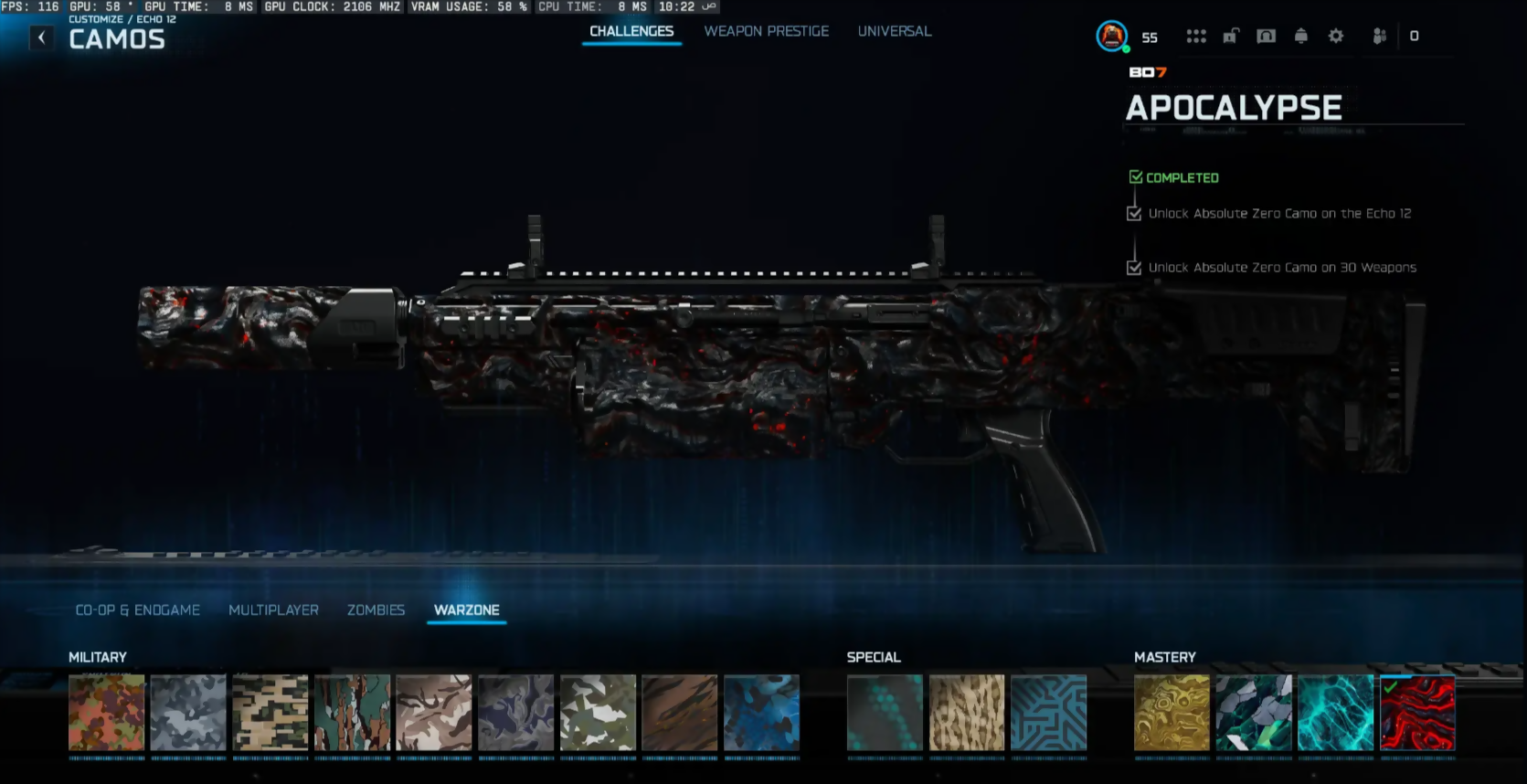Show Co-op & Endgame camos
Image resolution: width=1527 pixels, height=784 pixels.
pyautogui.click(x=137, y=610)
